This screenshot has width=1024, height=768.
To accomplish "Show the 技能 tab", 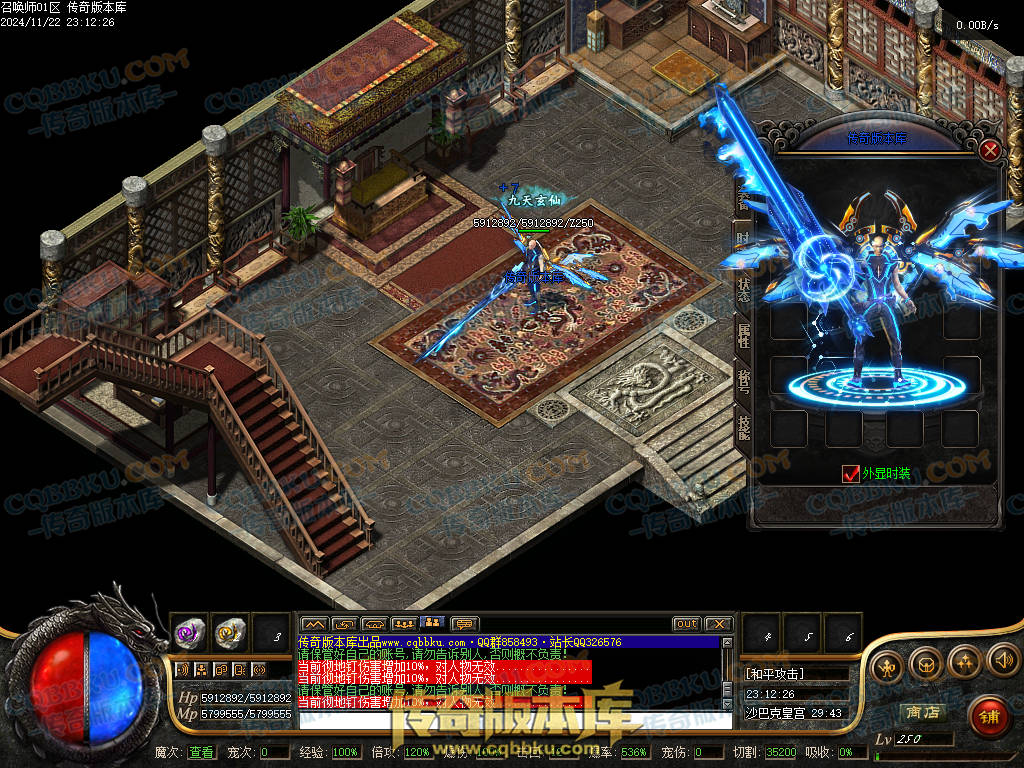I will point(743,426).
